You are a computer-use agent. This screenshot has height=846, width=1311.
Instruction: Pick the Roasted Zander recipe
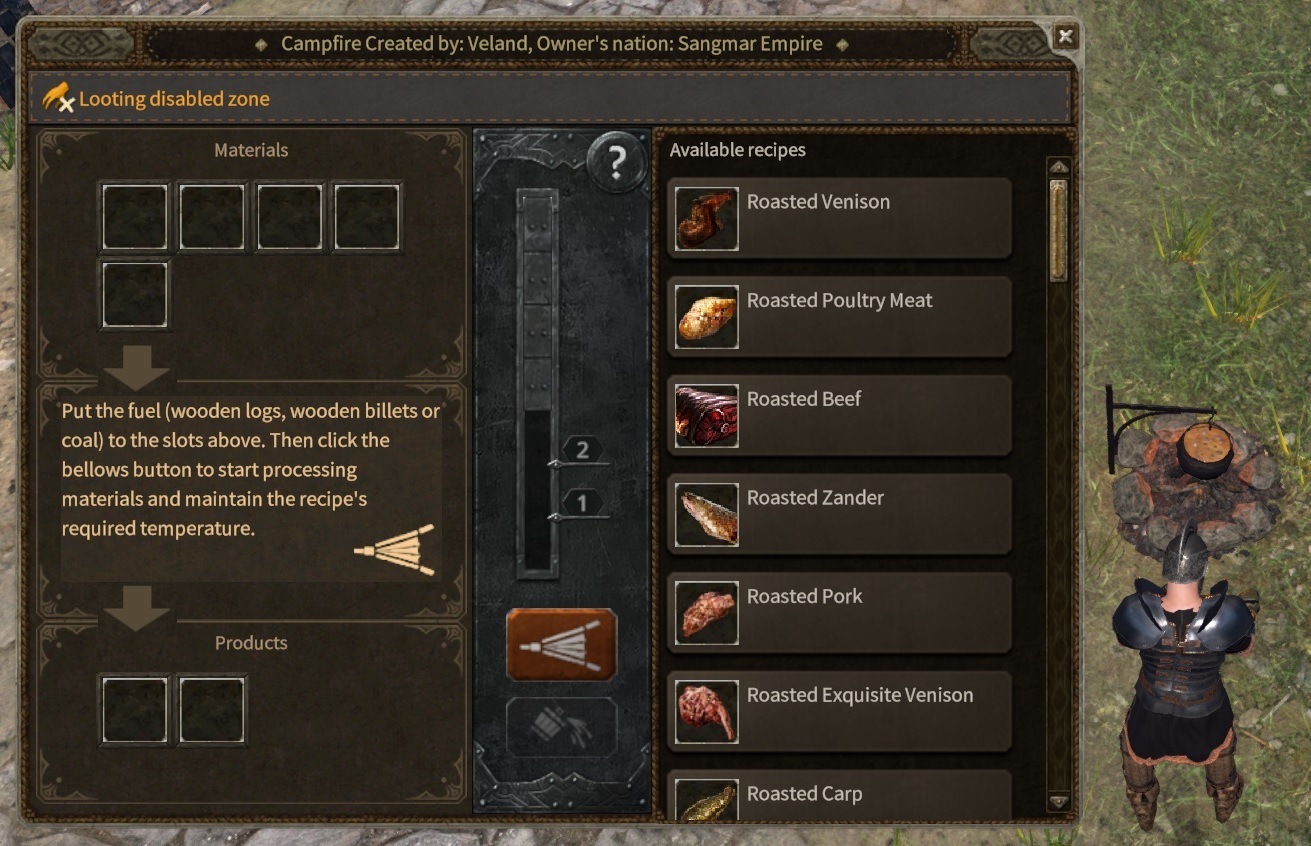point(839,514)
